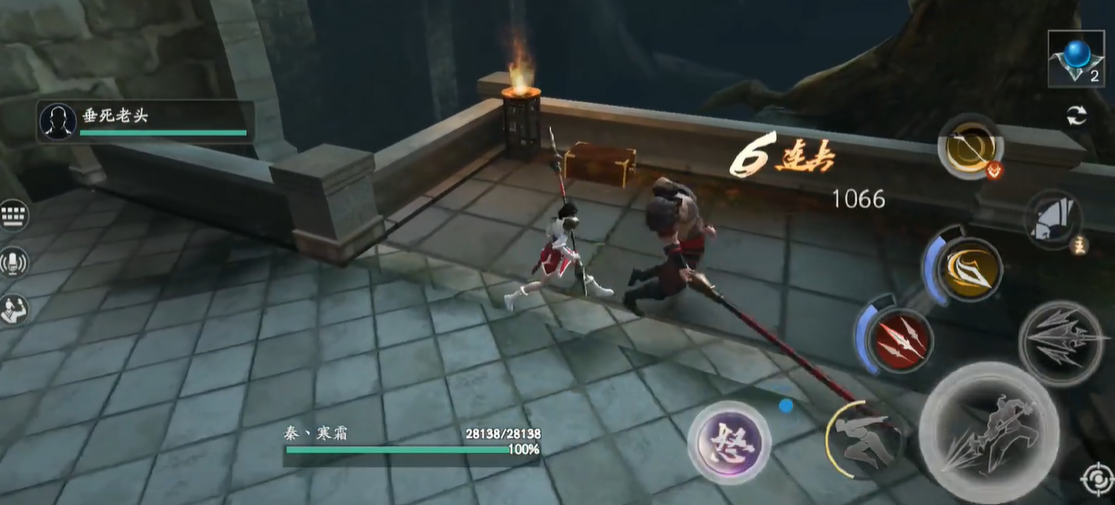
Task: Toggle the microphone voice chat button
Action: click(15, 262)
